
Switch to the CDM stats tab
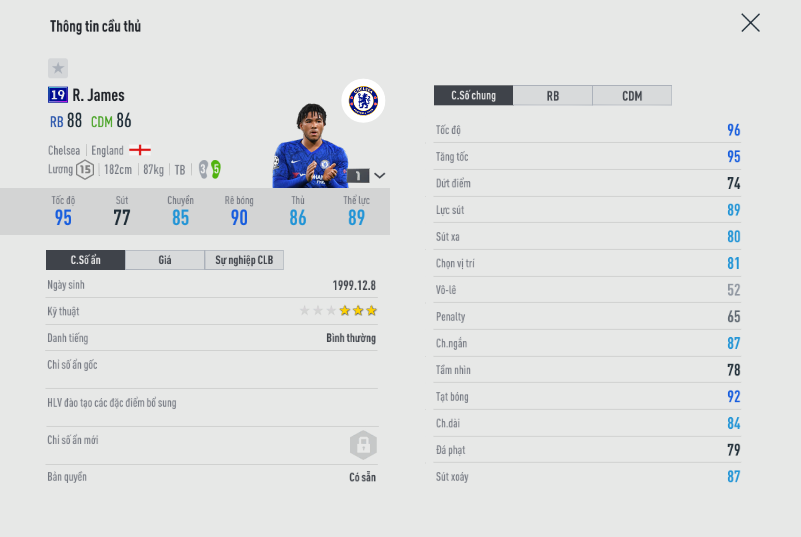pos(632,96)
